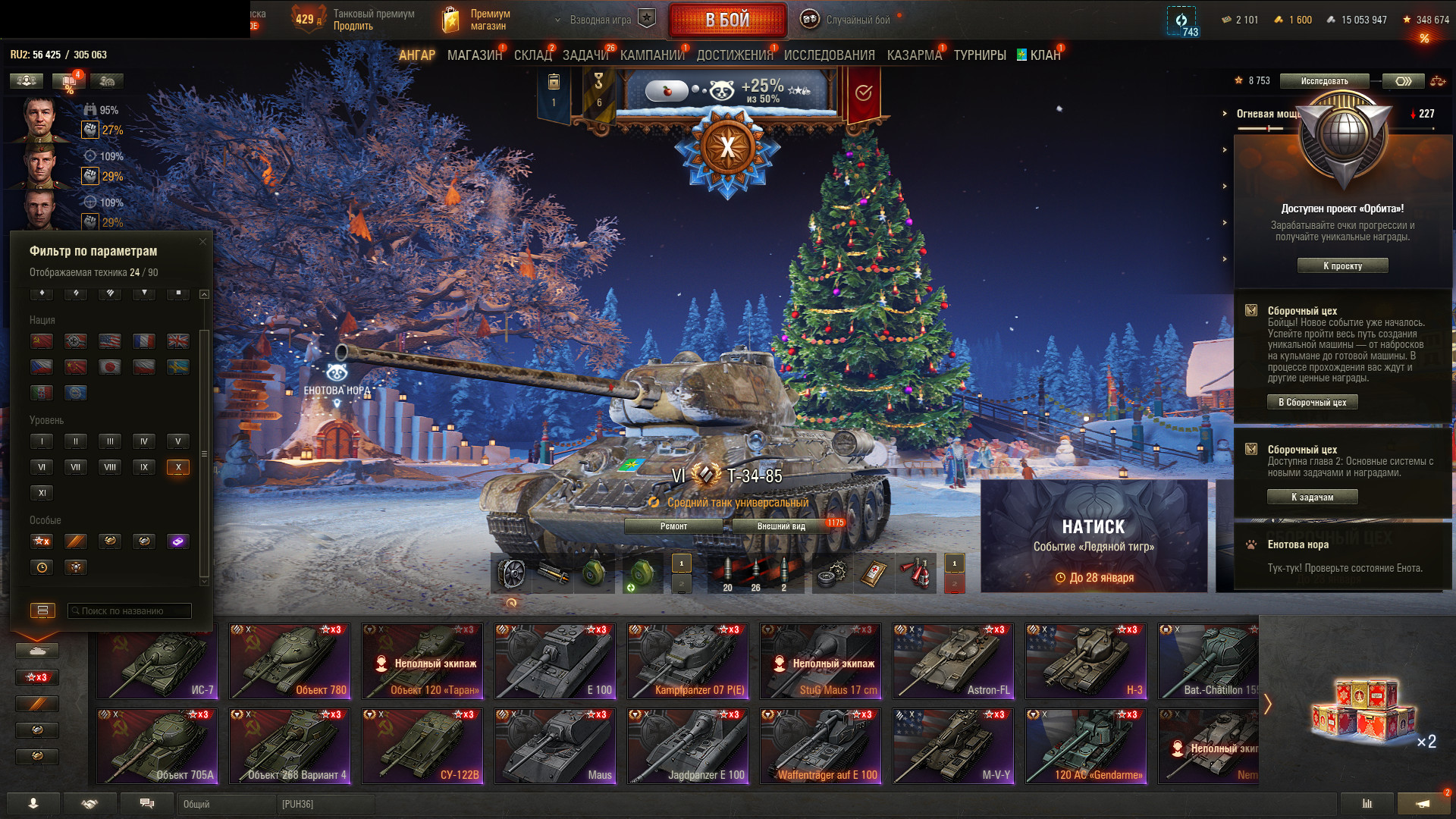Click the К задачам button
This screenshot has height=819, width=1456.
click(1312, 497)
